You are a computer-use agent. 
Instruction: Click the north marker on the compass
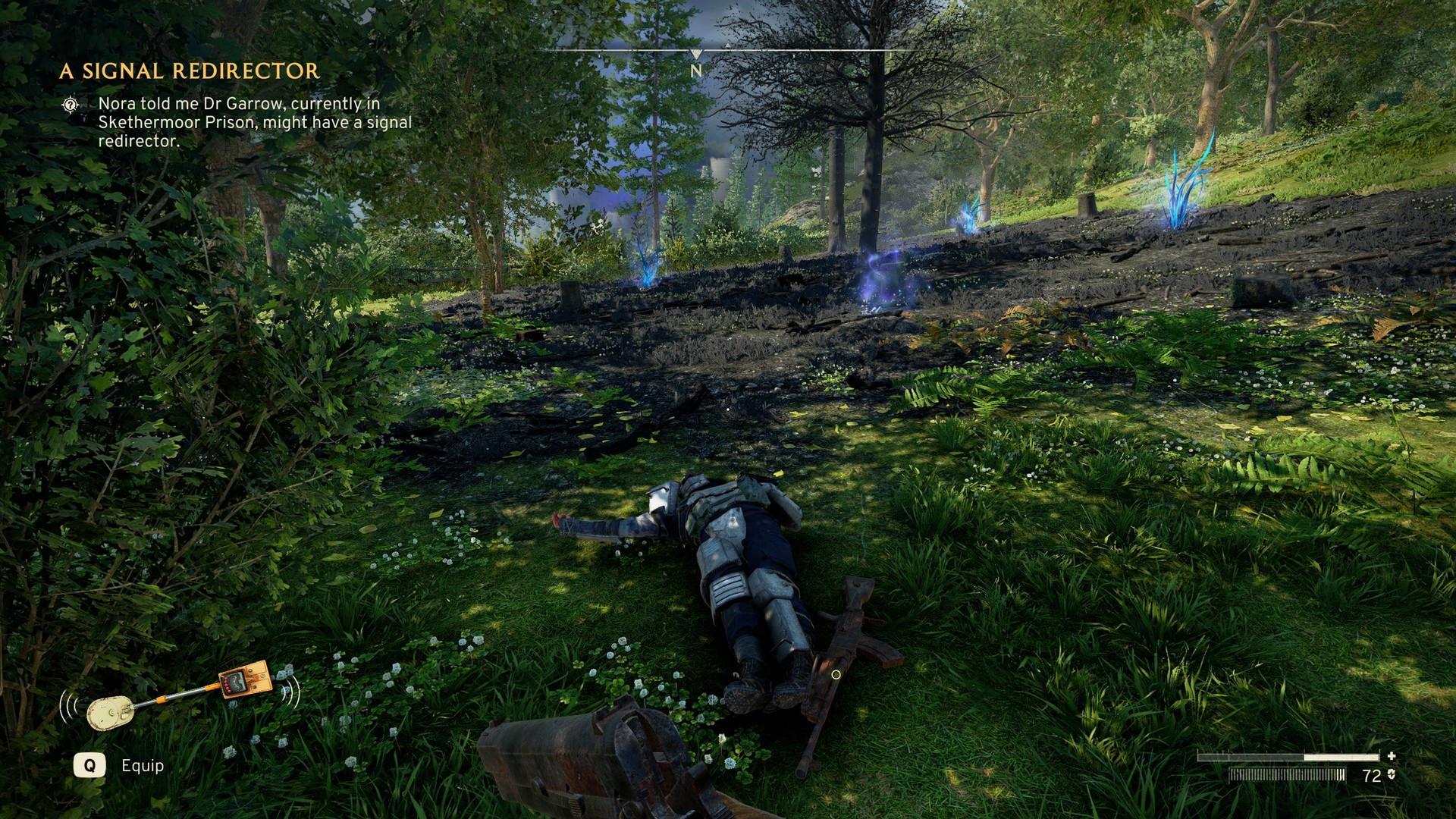coord(696,71)
